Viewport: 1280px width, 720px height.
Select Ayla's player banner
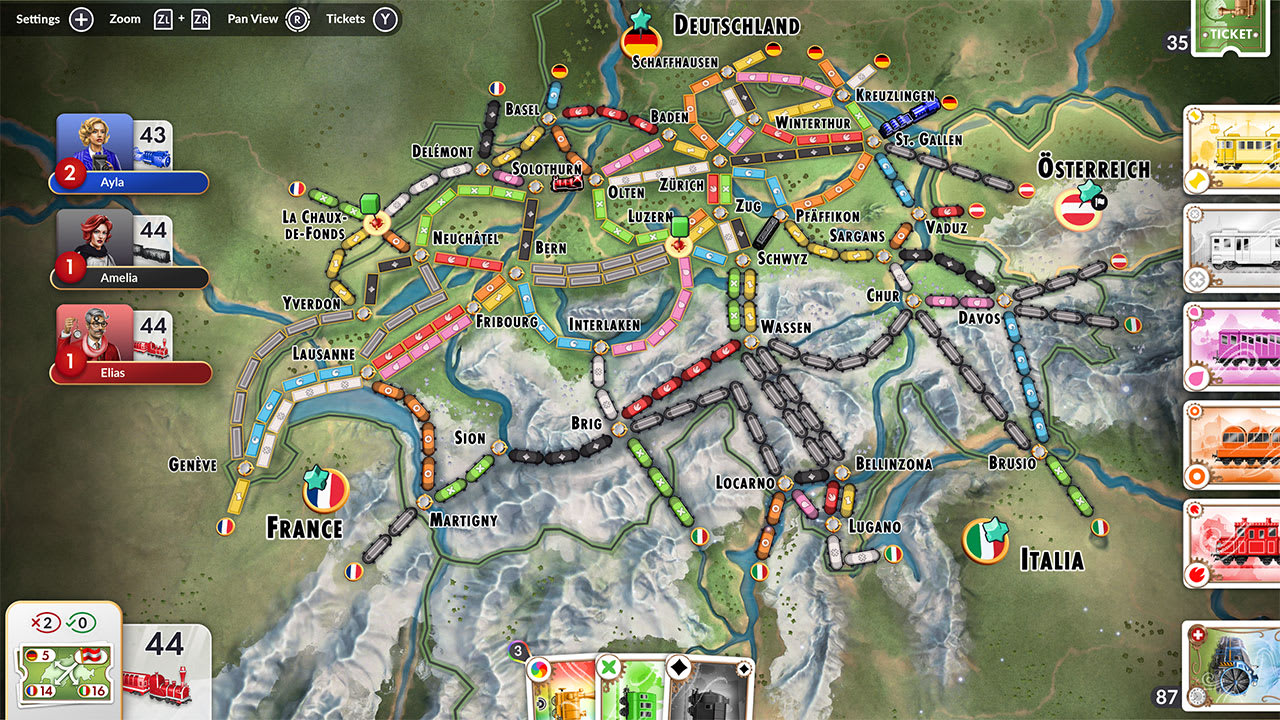pyautogui.click(x=128, y=182)
